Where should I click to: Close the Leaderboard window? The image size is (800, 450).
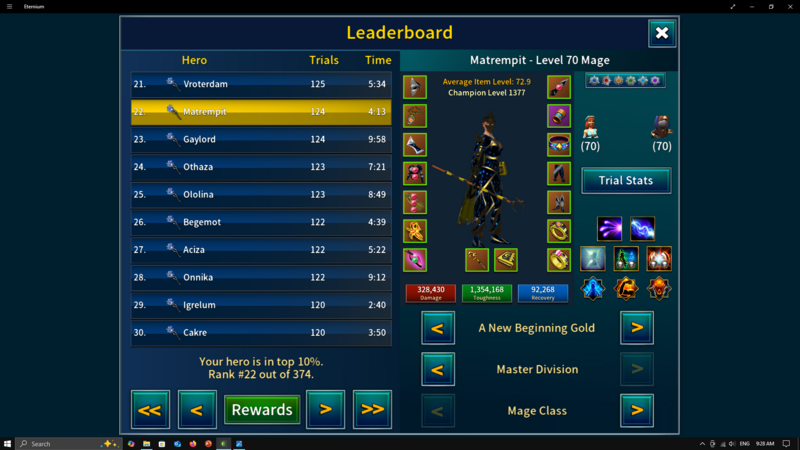[x=662, y=34]
